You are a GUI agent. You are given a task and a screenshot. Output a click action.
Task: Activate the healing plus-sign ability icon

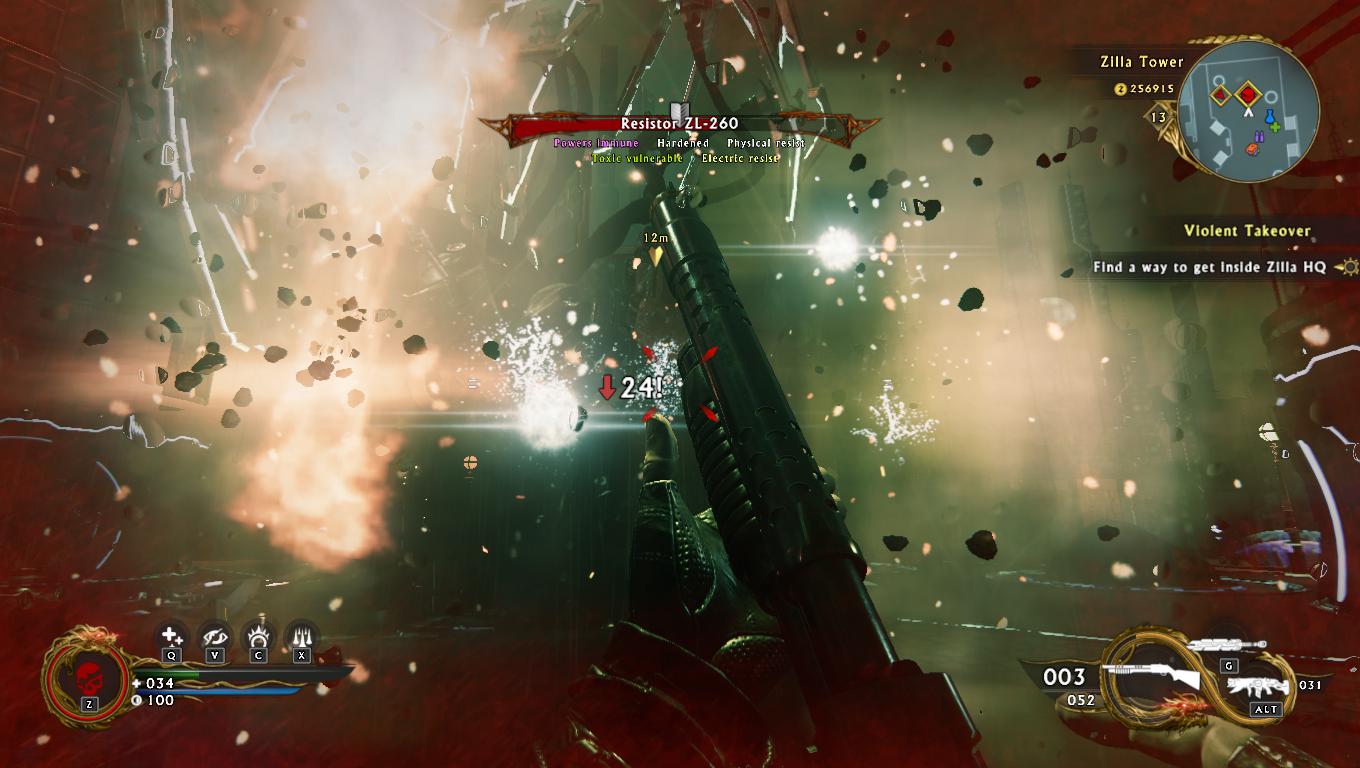point(172,635)
